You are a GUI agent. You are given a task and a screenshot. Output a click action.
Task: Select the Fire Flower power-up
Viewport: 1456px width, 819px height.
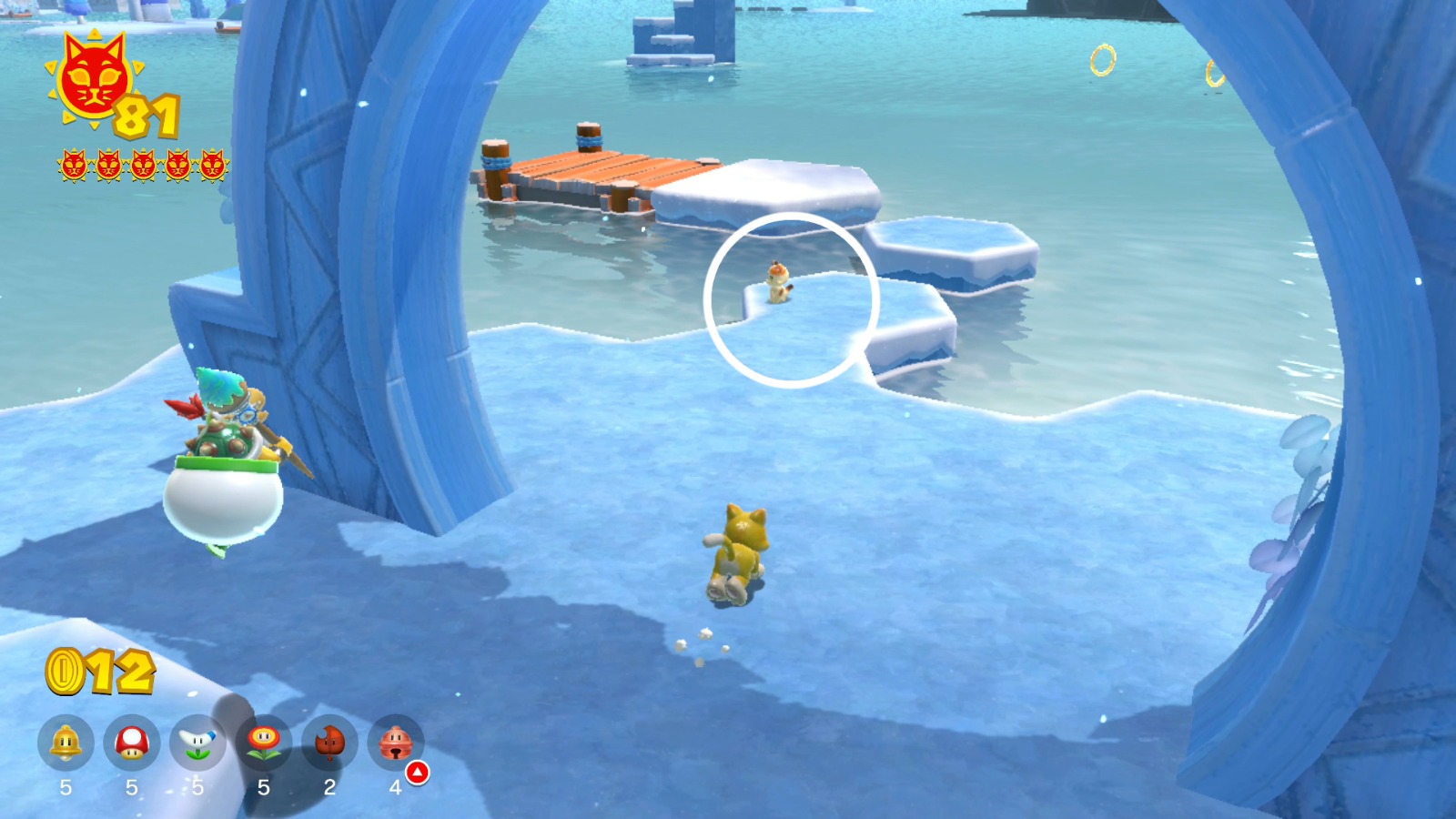click(x=265, y=742)
